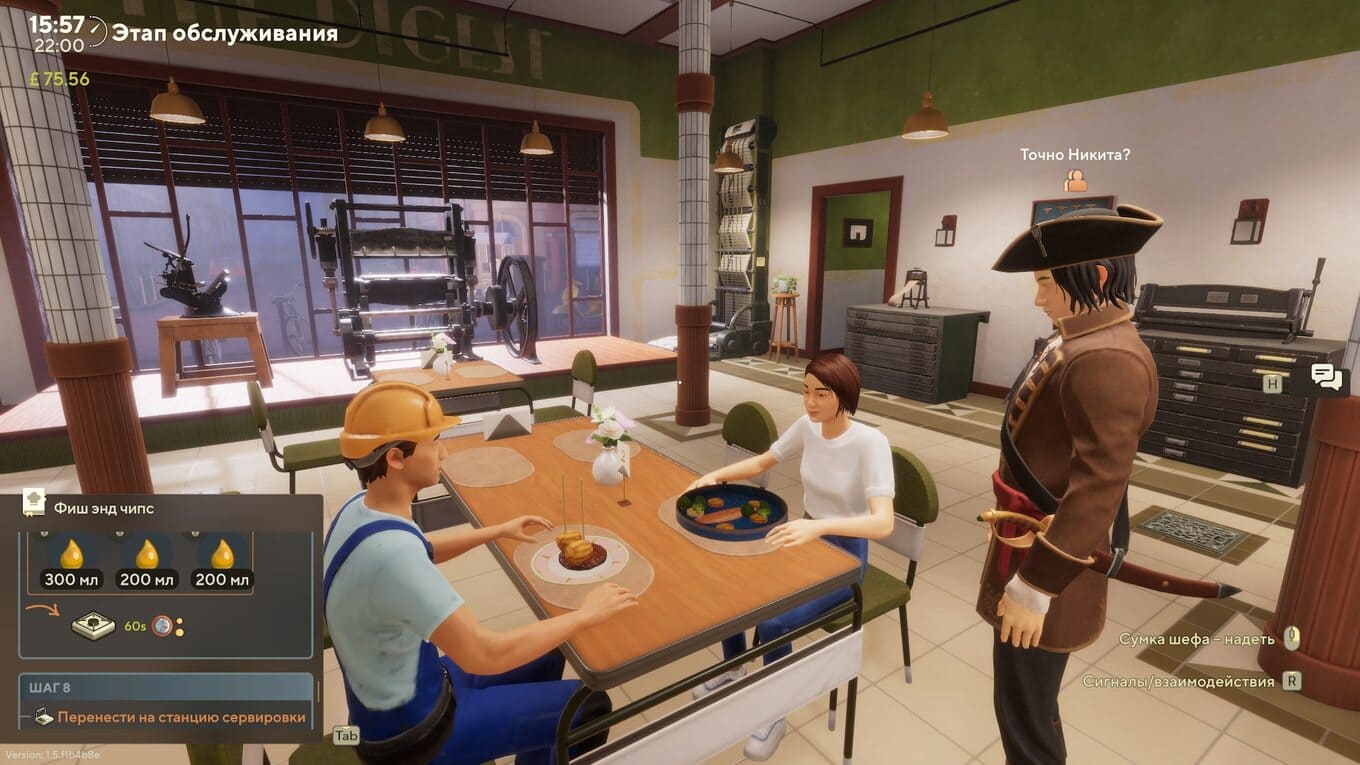This screenshot has width=1360, height=765.
Task: Open the chat speech-bubble icon
Action: (x=1326, y=377)
